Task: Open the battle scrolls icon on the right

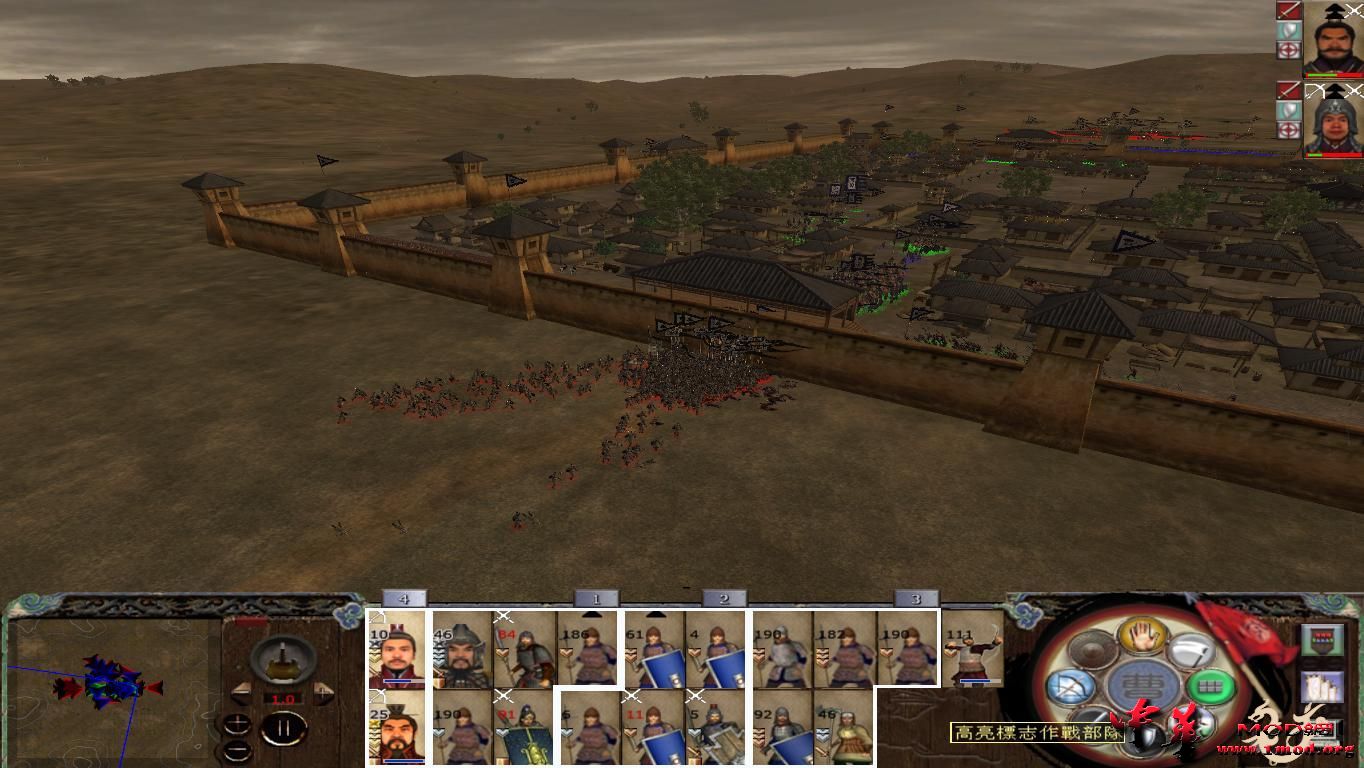Action: pos(1321,688)
